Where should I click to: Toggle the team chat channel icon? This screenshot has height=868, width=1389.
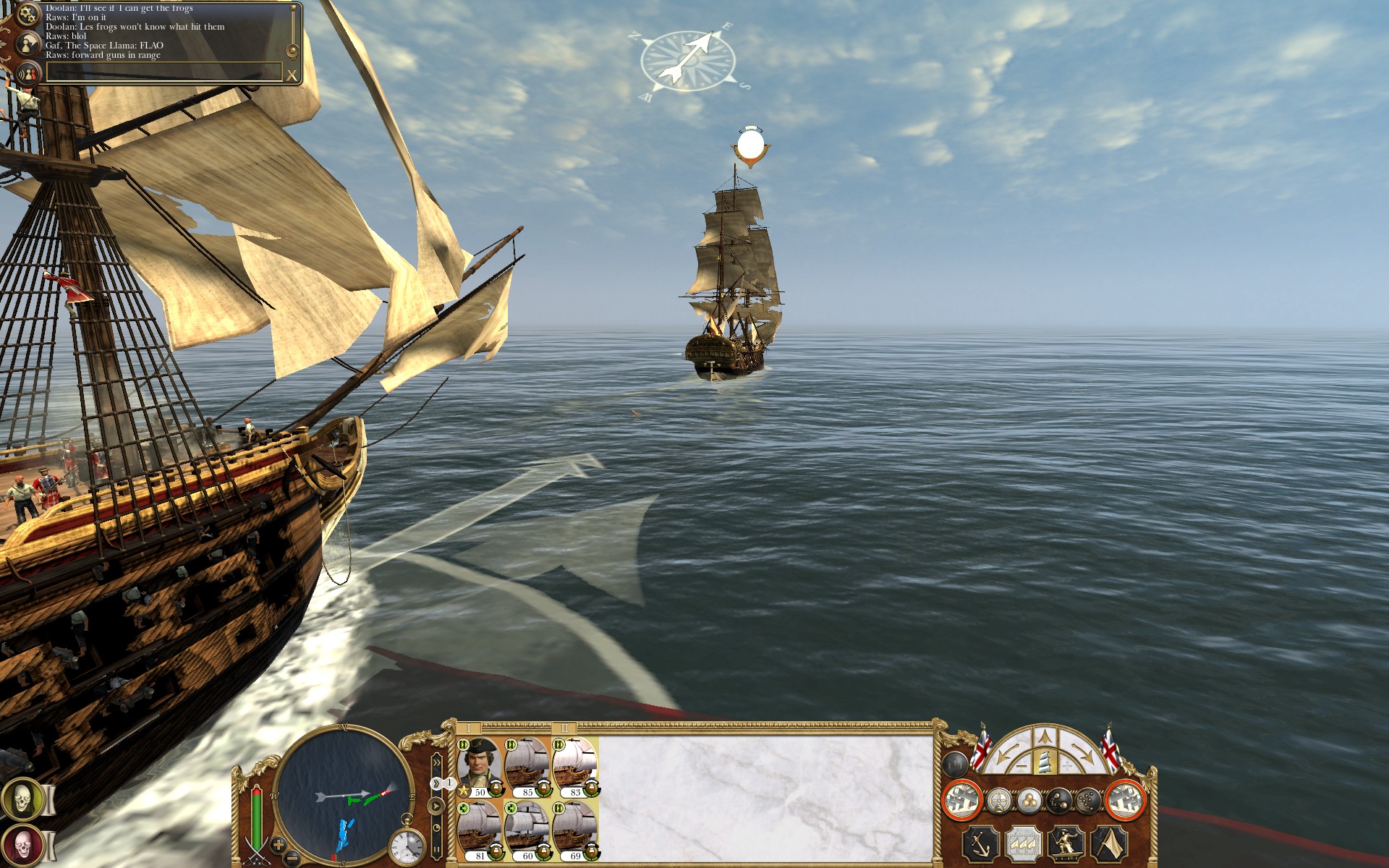[27, 74]
